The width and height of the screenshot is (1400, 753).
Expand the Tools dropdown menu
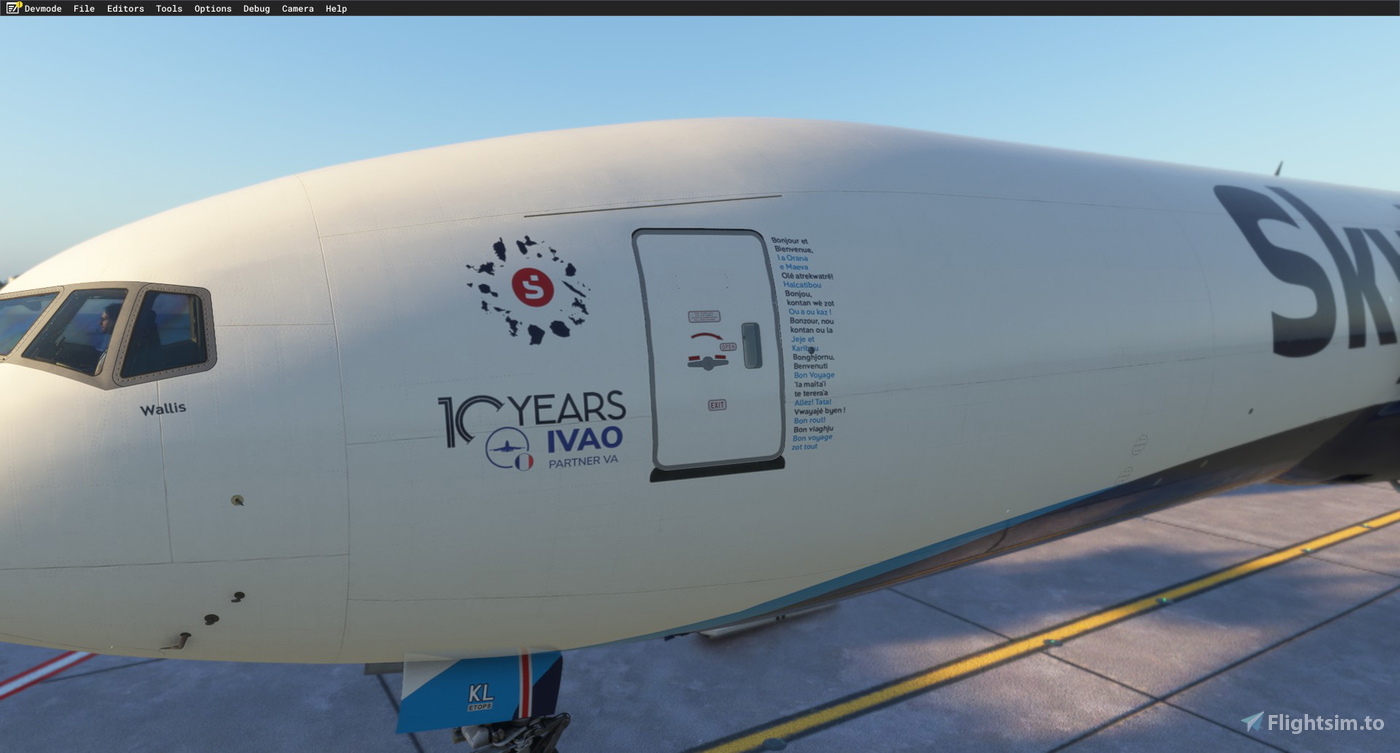(168, 8)
